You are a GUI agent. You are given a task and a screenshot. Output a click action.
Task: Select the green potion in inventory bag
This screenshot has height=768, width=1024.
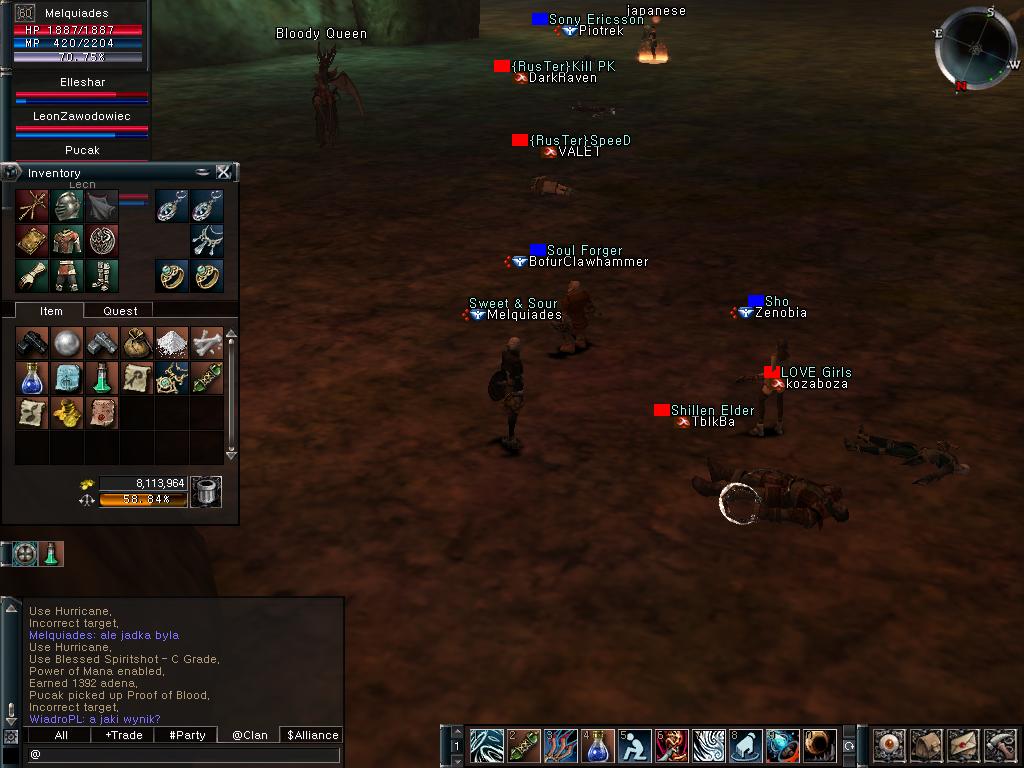pyautogui.click(x=102, y=378)
